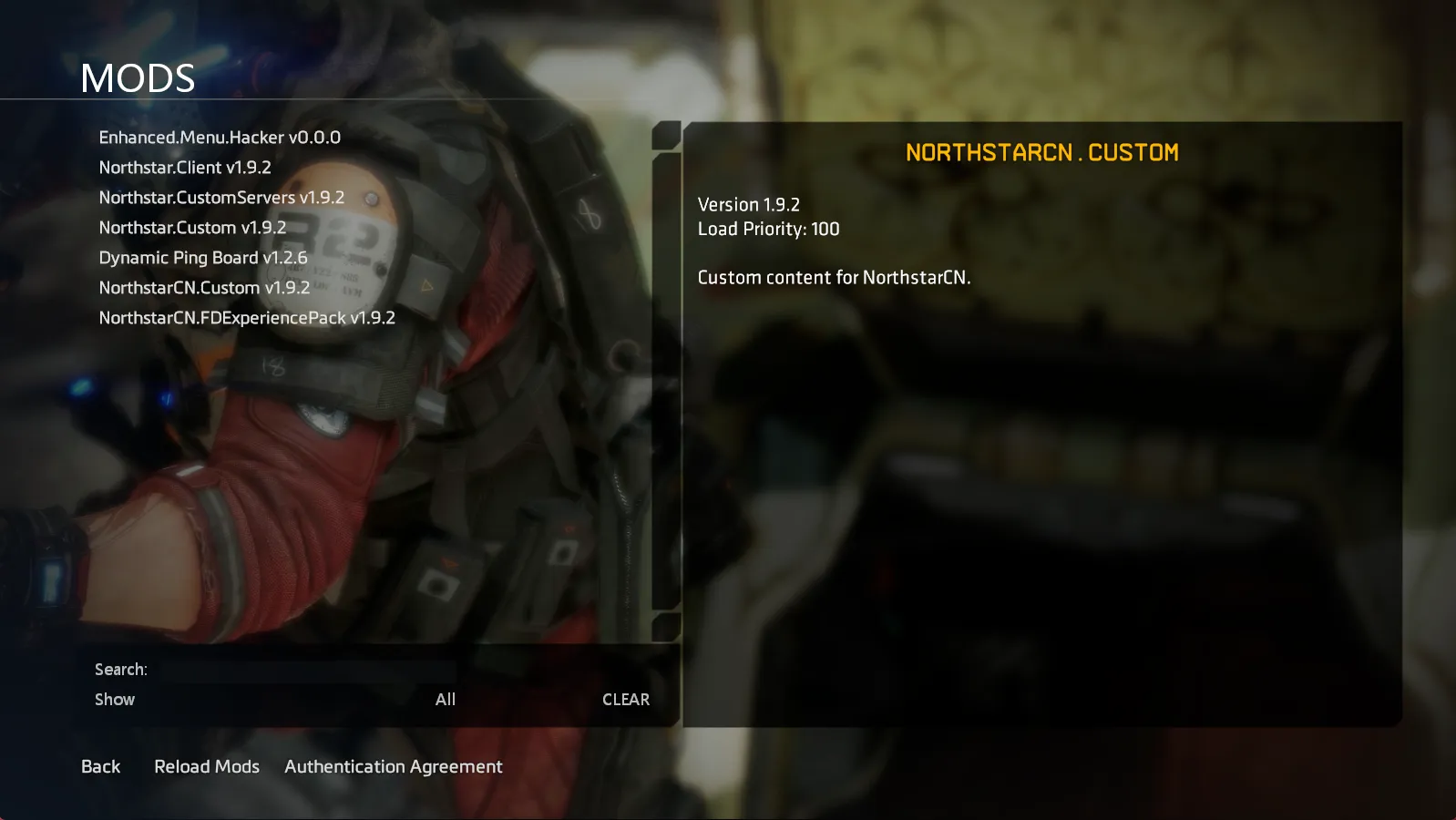Open the Show filter dropdown
Screen dimensions: 1456x820
(x=115, y=699)
